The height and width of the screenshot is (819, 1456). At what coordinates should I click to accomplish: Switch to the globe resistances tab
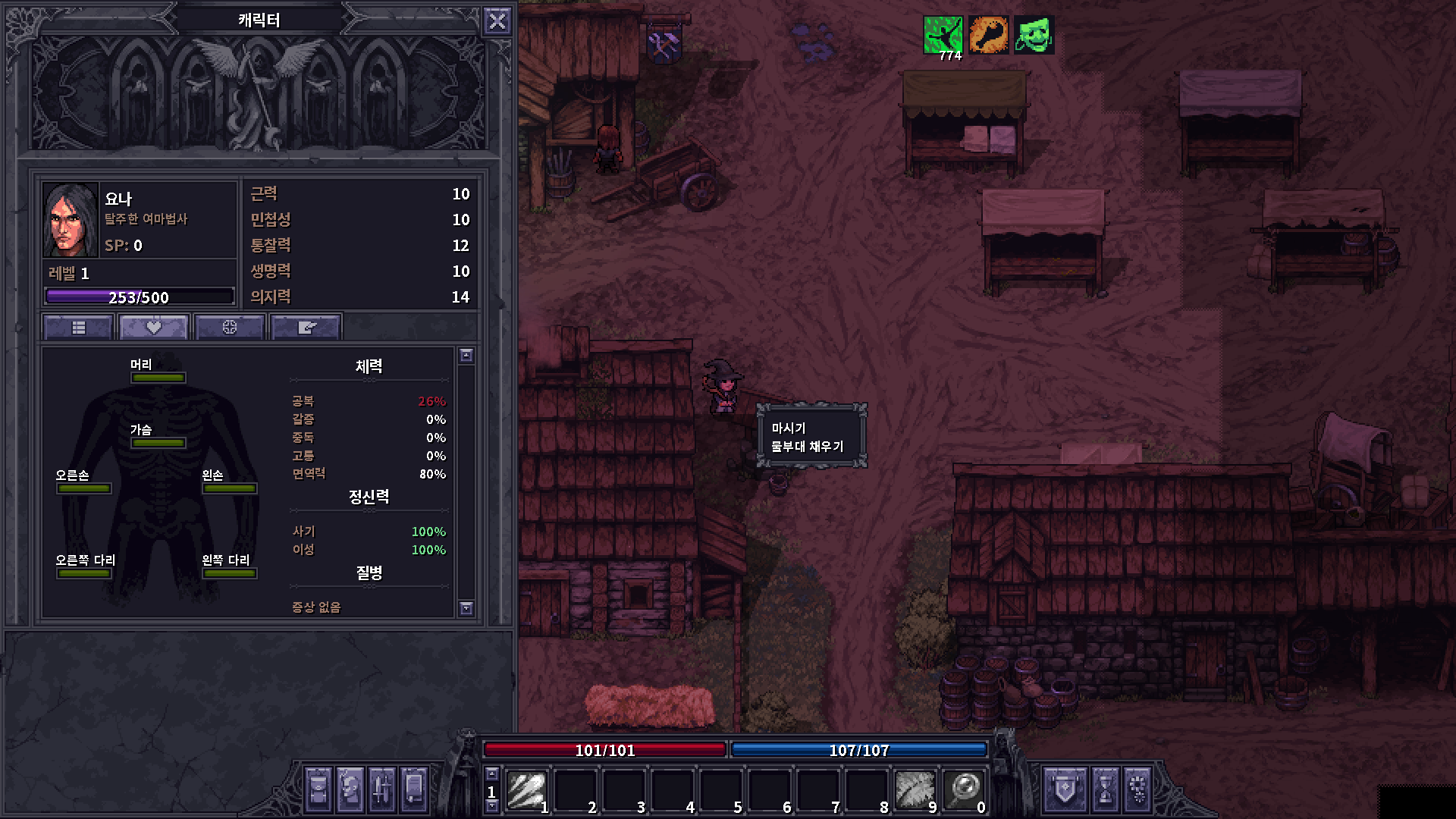click(229, 326)
